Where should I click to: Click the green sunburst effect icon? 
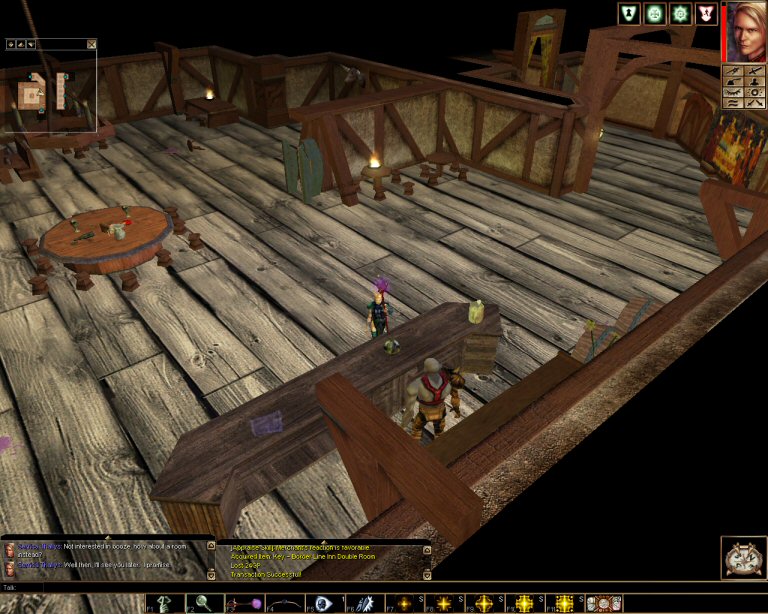click(x=680, y=13)
